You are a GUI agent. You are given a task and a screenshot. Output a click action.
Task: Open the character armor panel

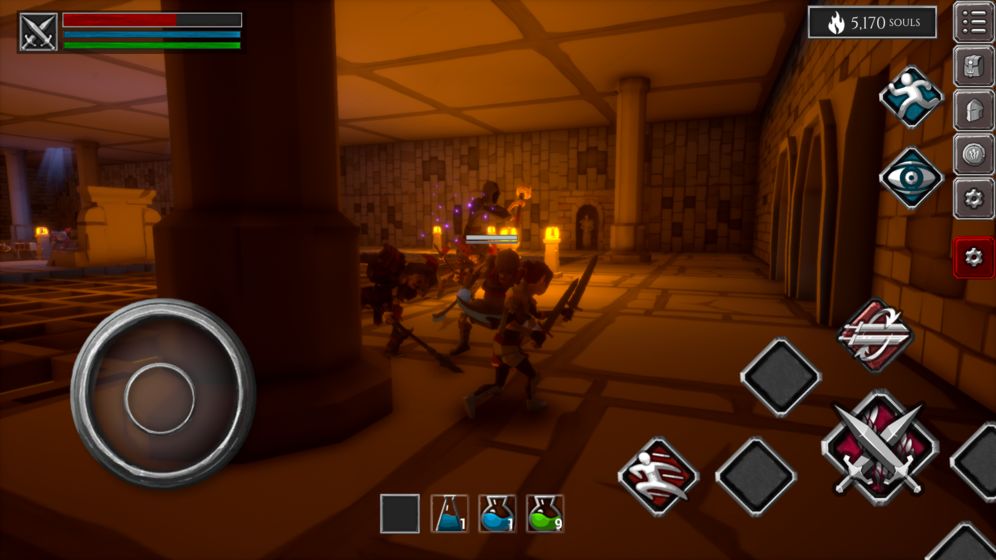point(973,67)
